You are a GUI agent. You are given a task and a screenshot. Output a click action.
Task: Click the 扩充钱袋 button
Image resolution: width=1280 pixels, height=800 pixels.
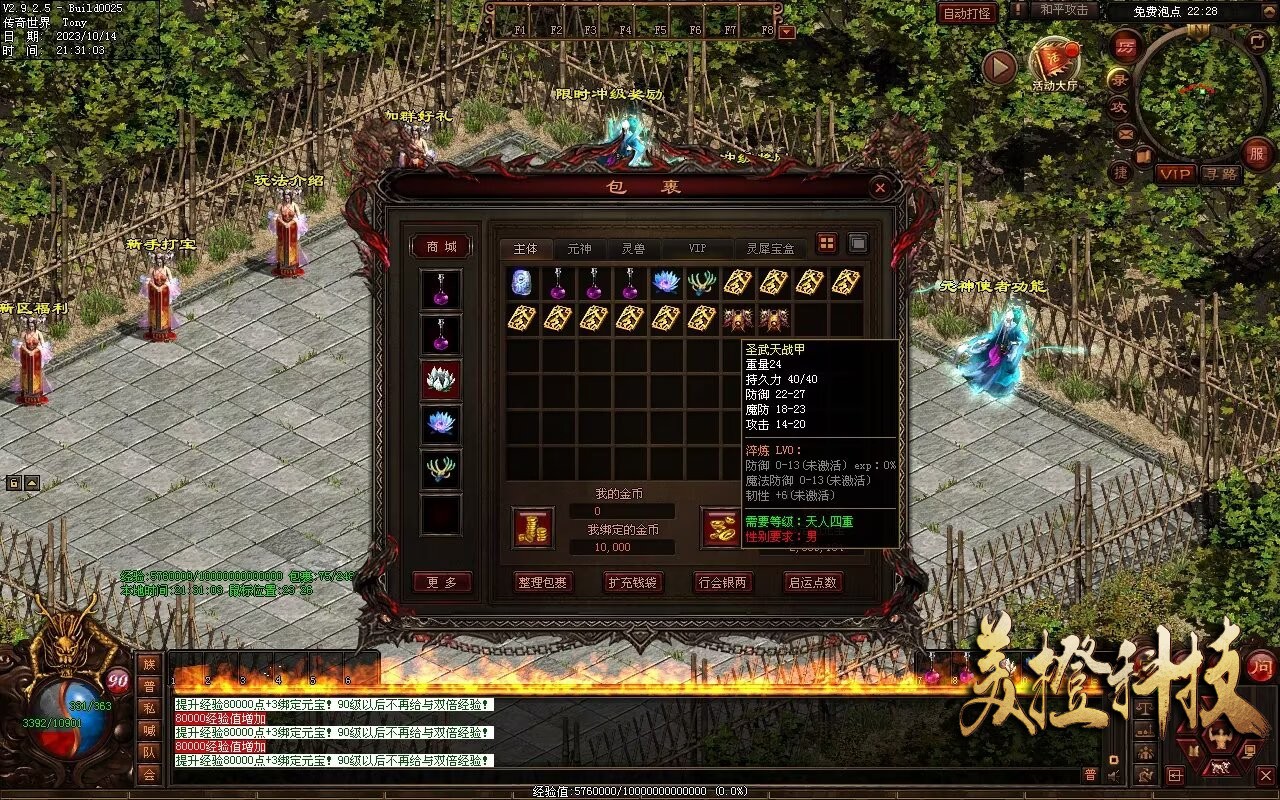[632, 582]
